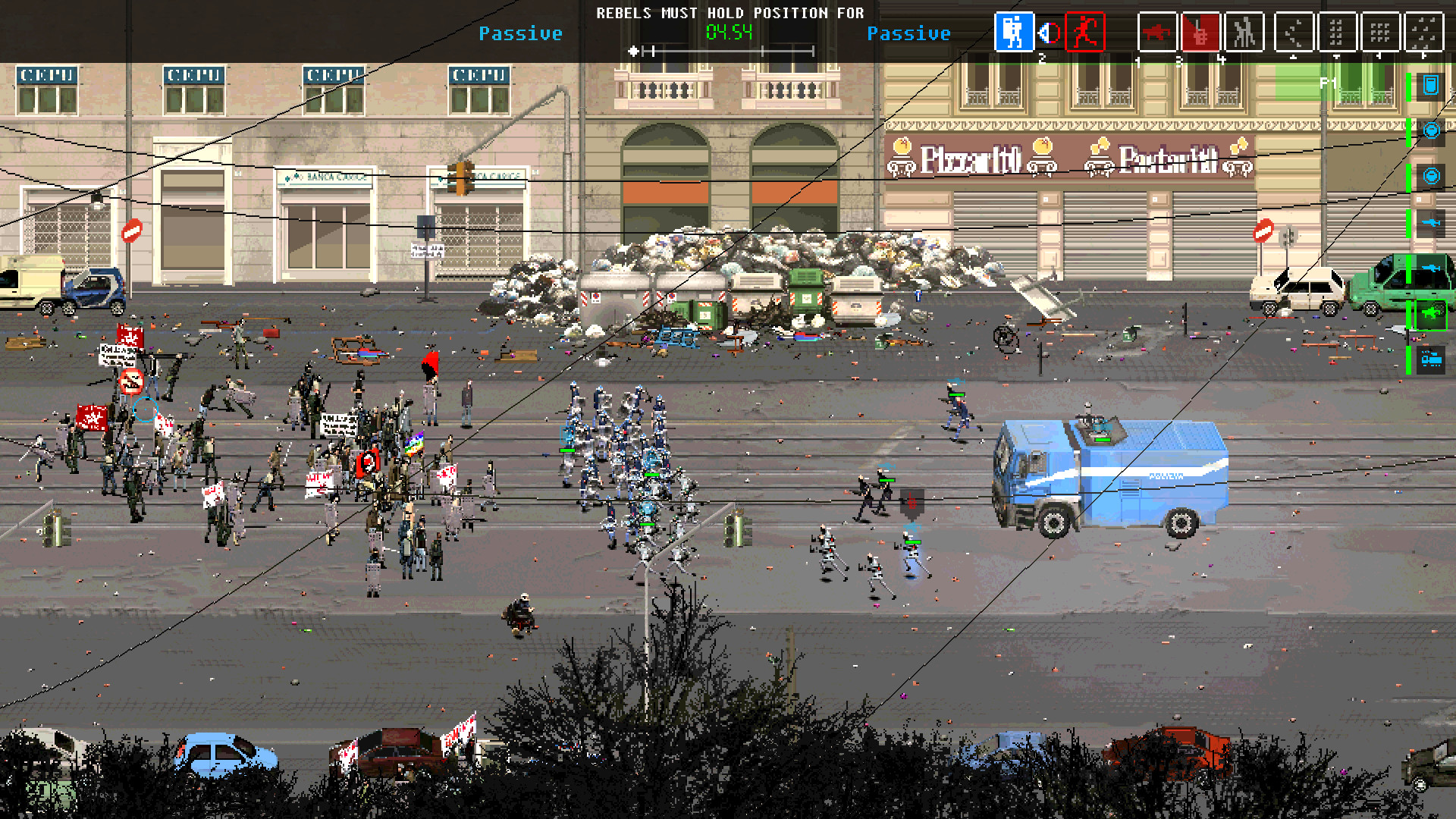Select the column formation icon numbered 2
The width and height of the screenshot is (1456, 819).
coord(1336,33)
